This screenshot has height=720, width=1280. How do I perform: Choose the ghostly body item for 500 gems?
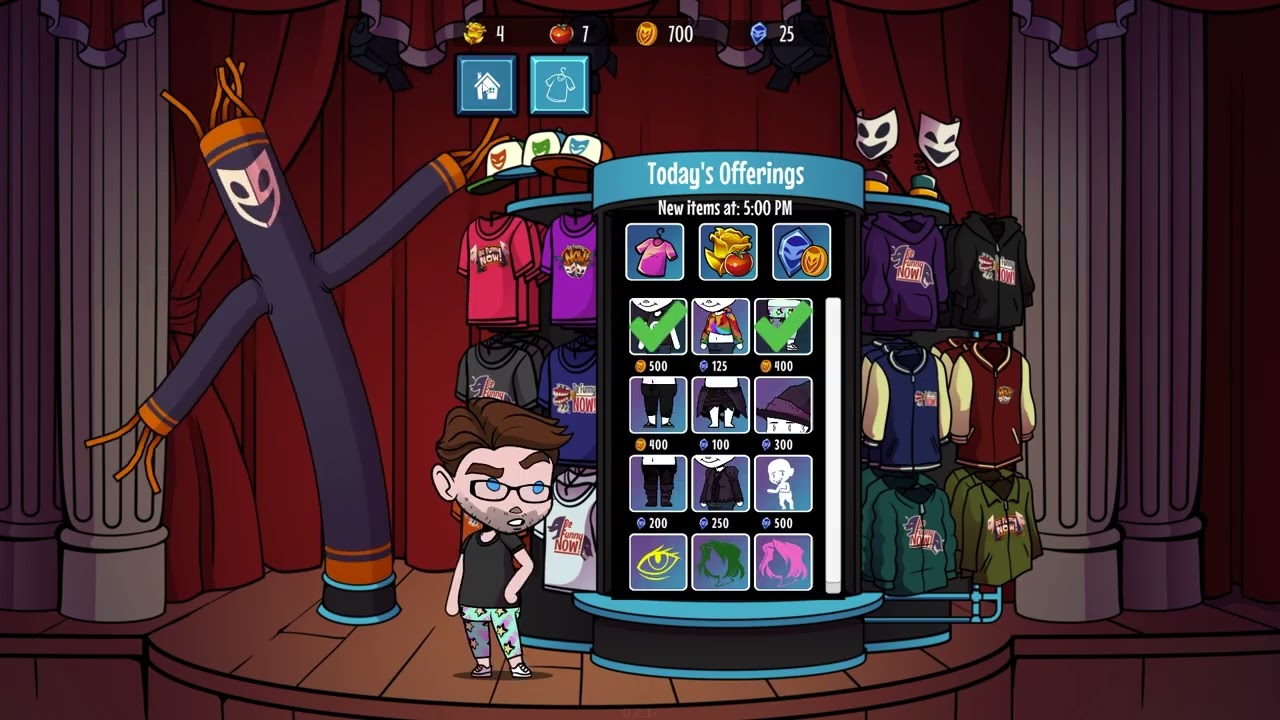tap(785, 483)
